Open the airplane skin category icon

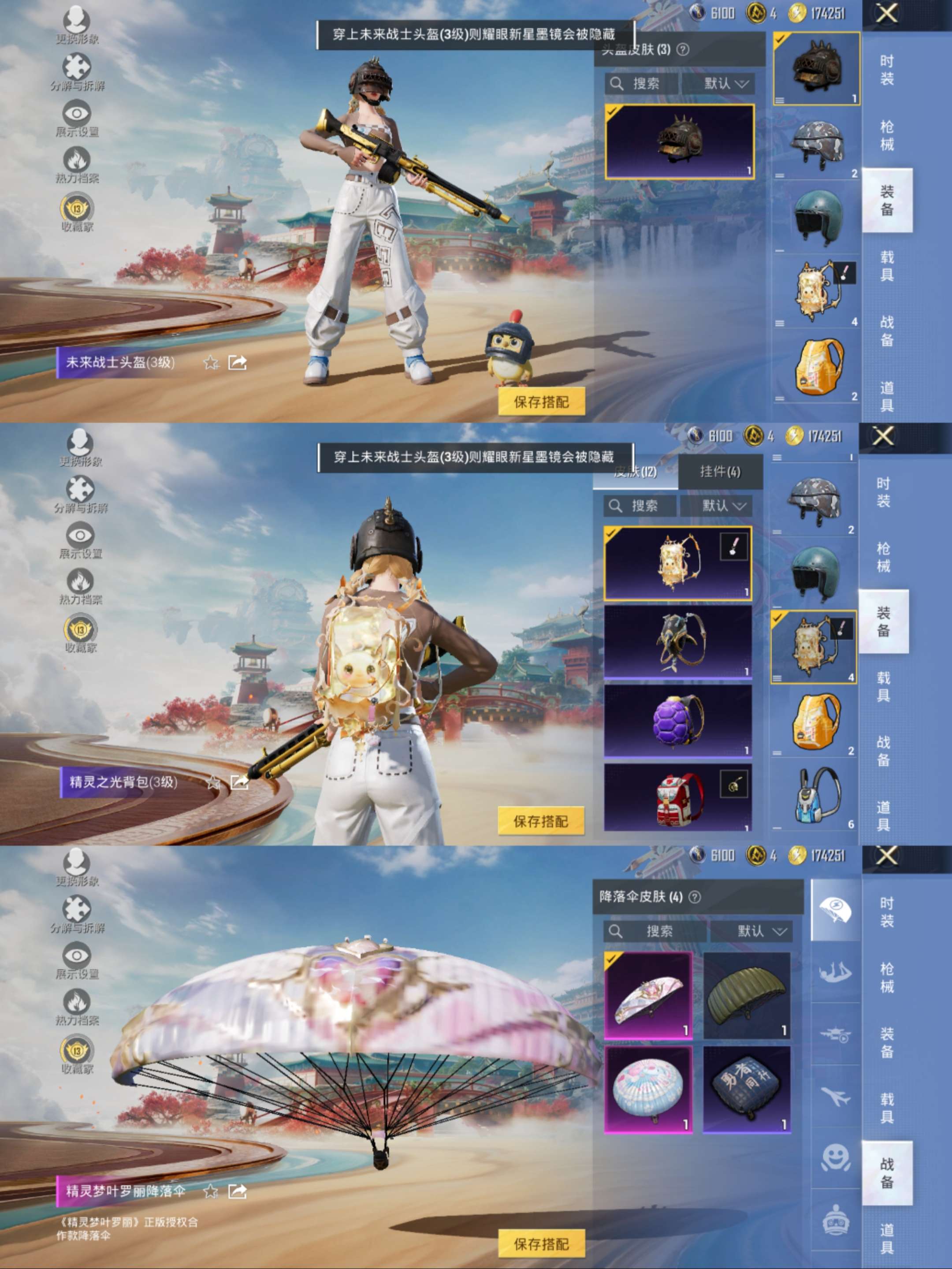point(836,1097)
